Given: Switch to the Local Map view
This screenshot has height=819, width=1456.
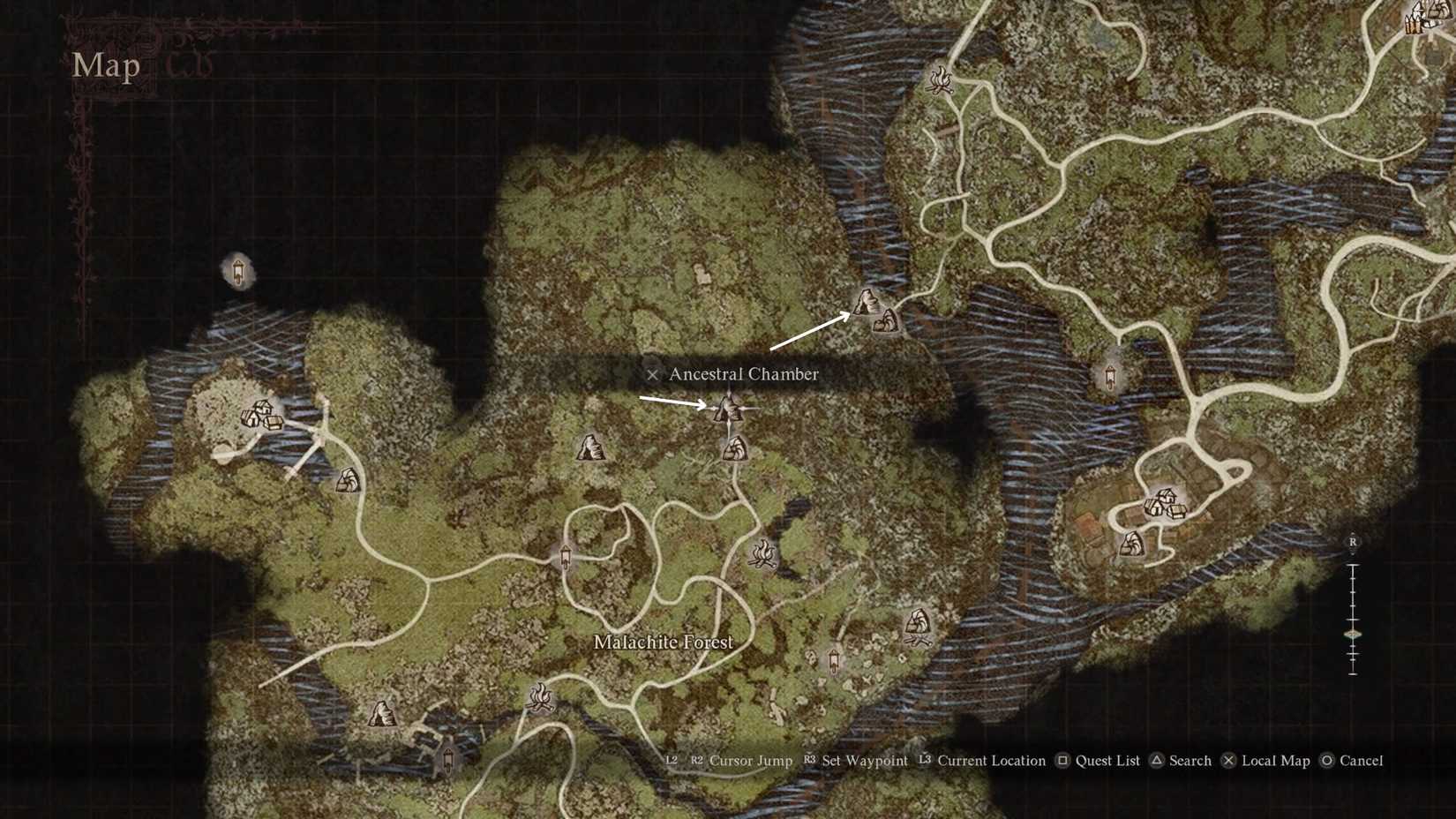Looking at the screenshot, I should click(1276, 761).
